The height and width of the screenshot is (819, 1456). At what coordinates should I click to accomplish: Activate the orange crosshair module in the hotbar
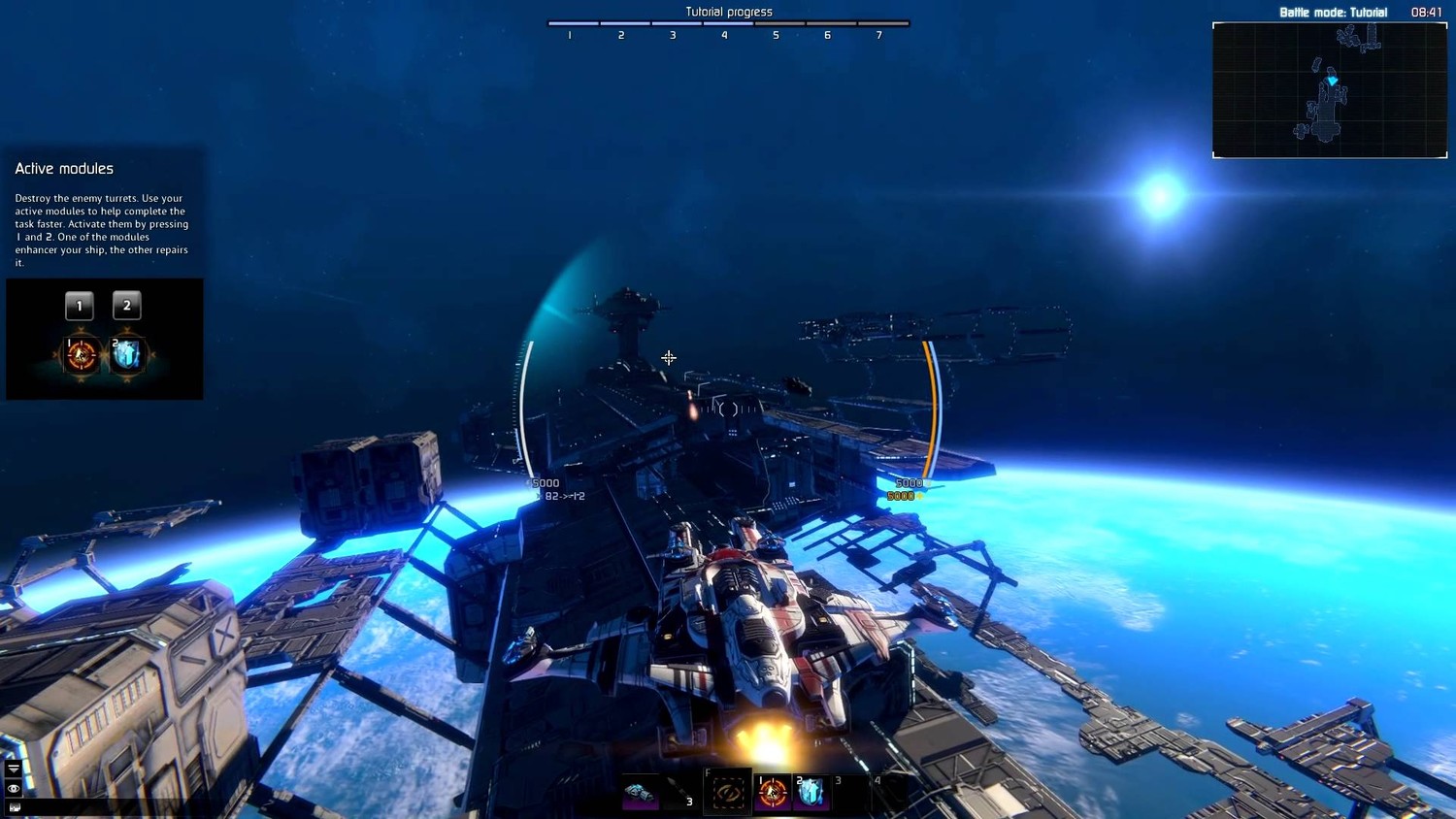click(773, 793)
